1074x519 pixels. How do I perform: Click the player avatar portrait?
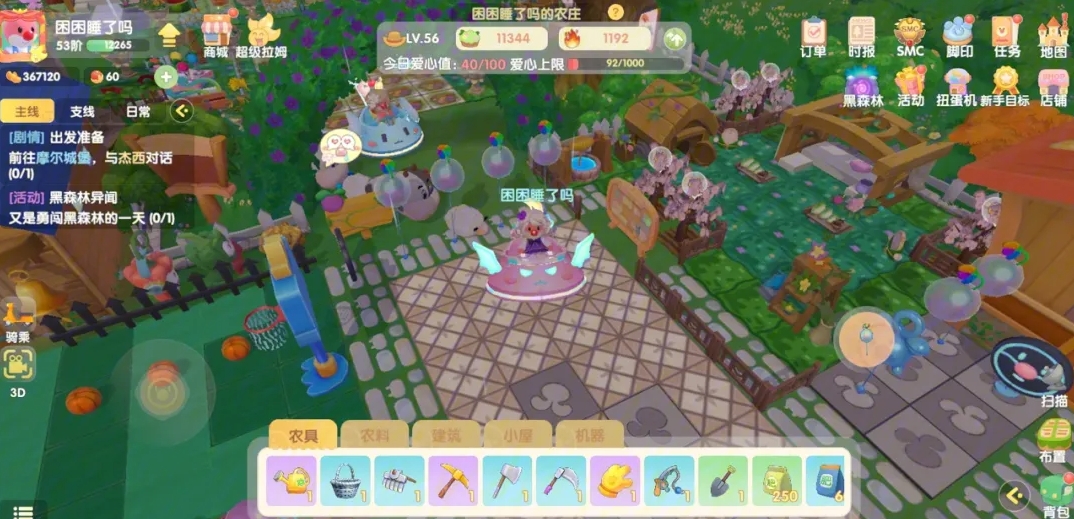(x=24, y=33)
